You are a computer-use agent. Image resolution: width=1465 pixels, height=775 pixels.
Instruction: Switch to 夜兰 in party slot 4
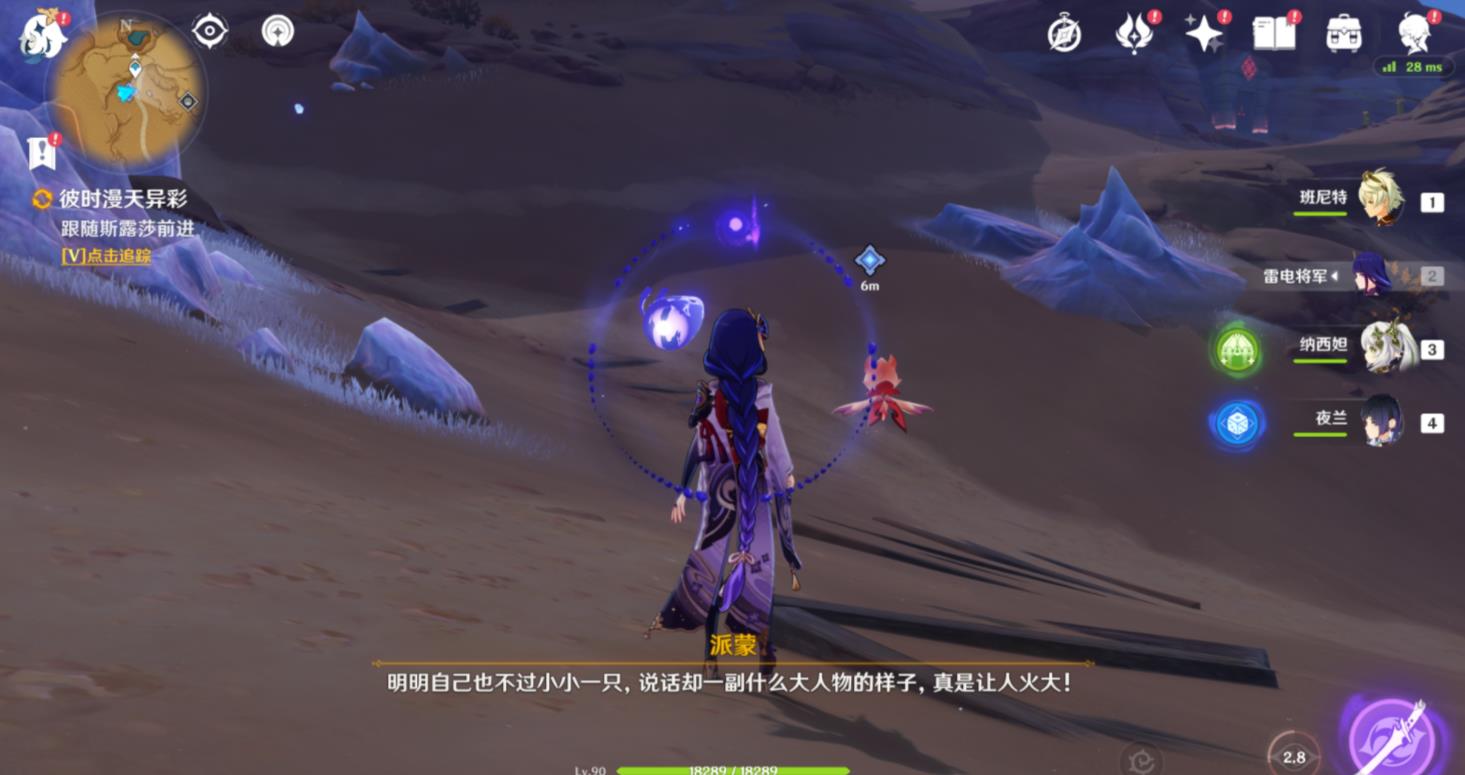point(1383,422)
